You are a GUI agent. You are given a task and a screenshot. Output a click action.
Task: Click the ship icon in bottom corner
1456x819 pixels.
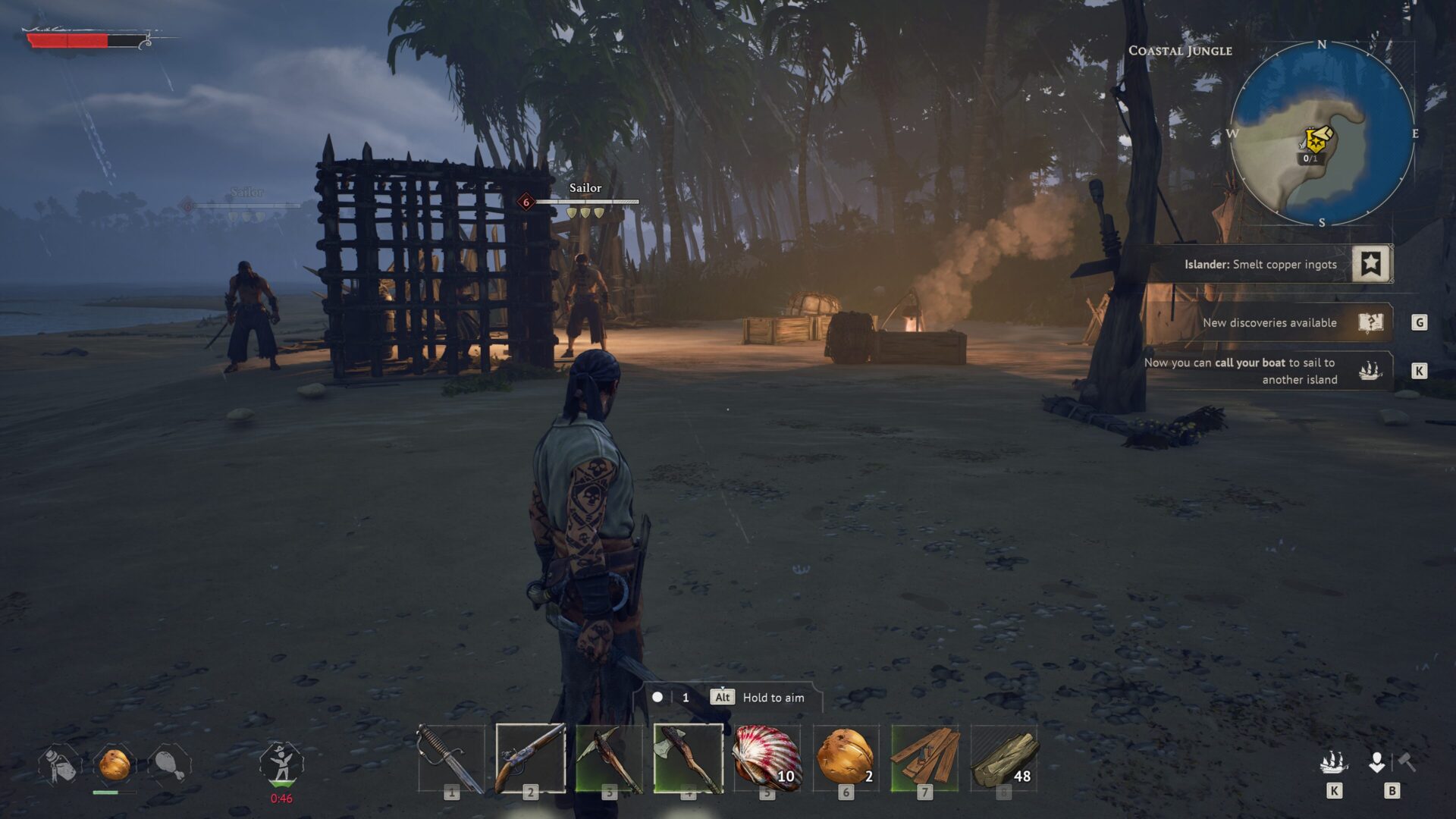tap(1334, 761)
